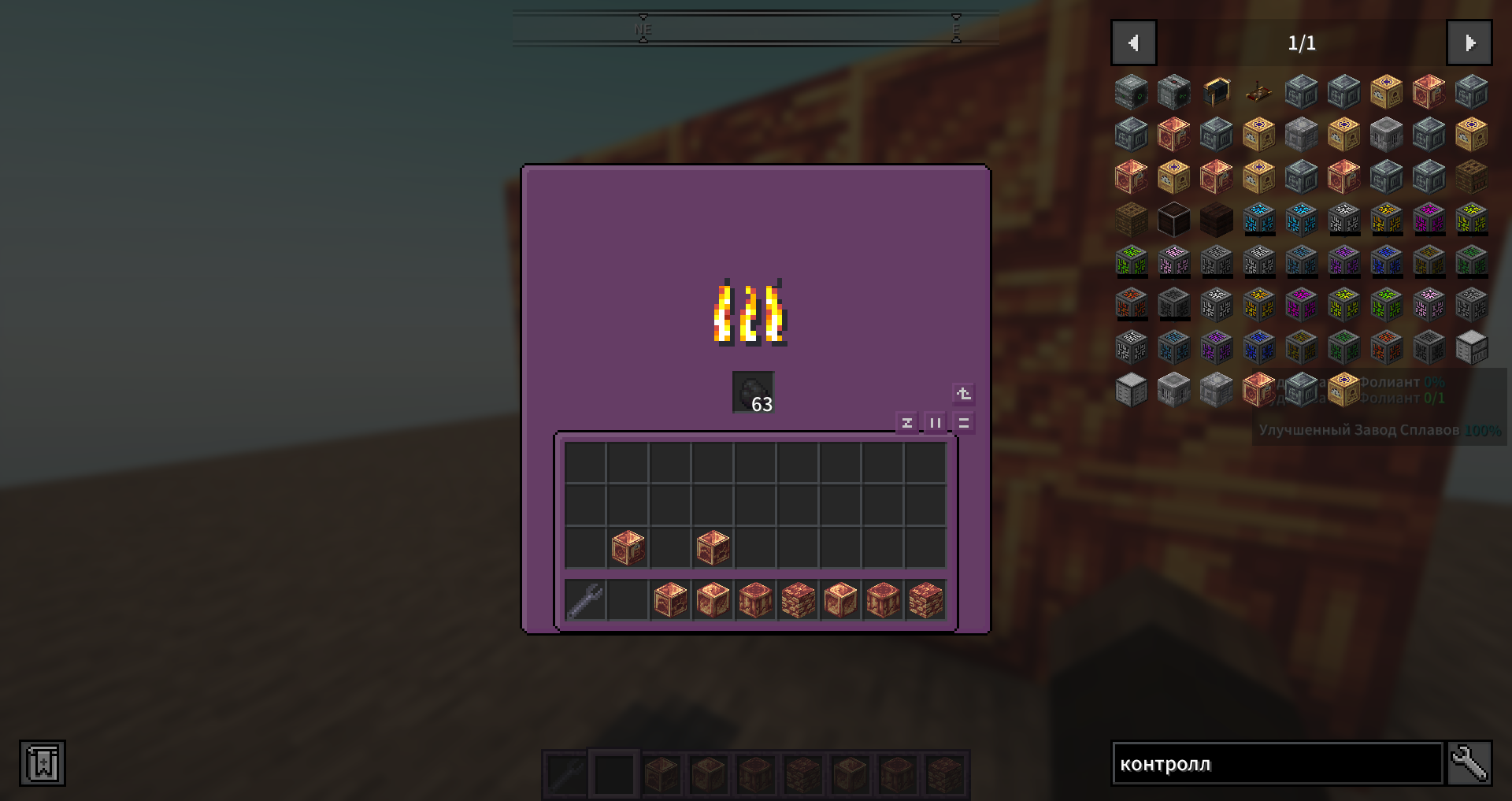The image size is (1512, 801).
Task: Go to the next item list page
Action: pos(1469,43)
